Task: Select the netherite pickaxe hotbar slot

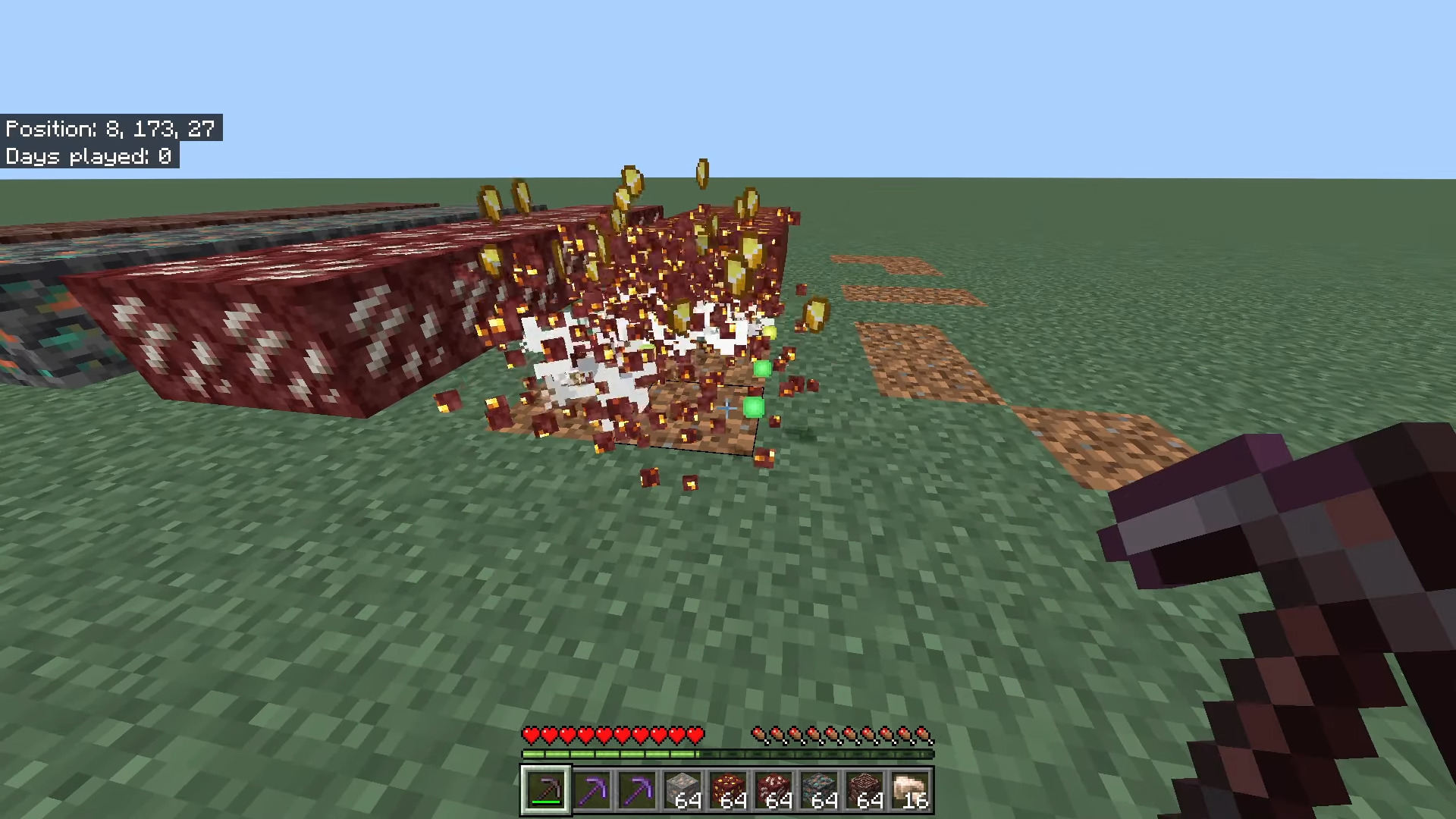Action: click(x=545, y=790)
